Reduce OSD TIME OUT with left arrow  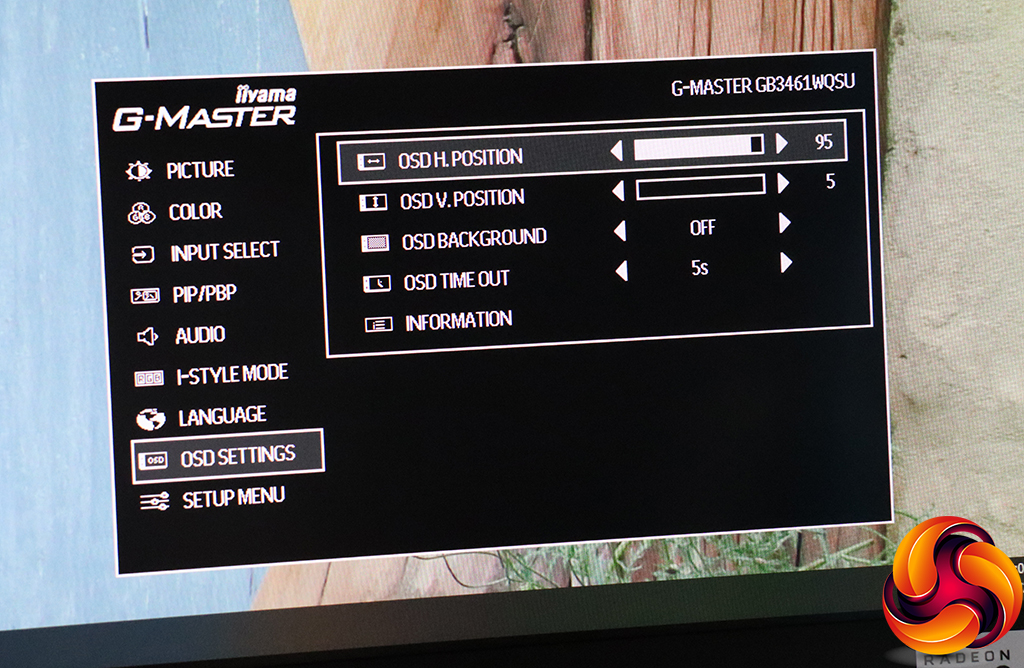click(x=621, y=270)
